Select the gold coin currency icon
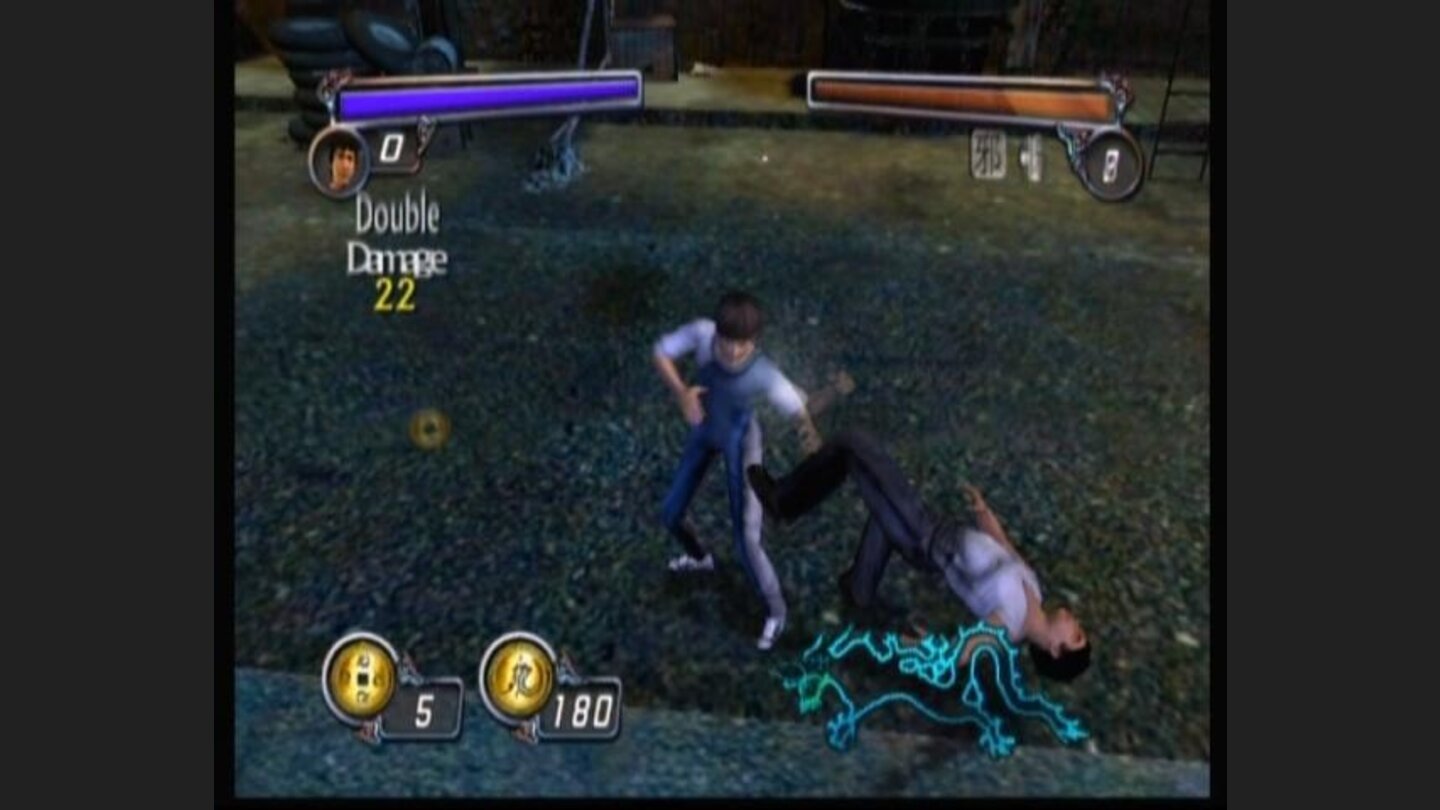The image size is (1440, 810). pos(360,678)
